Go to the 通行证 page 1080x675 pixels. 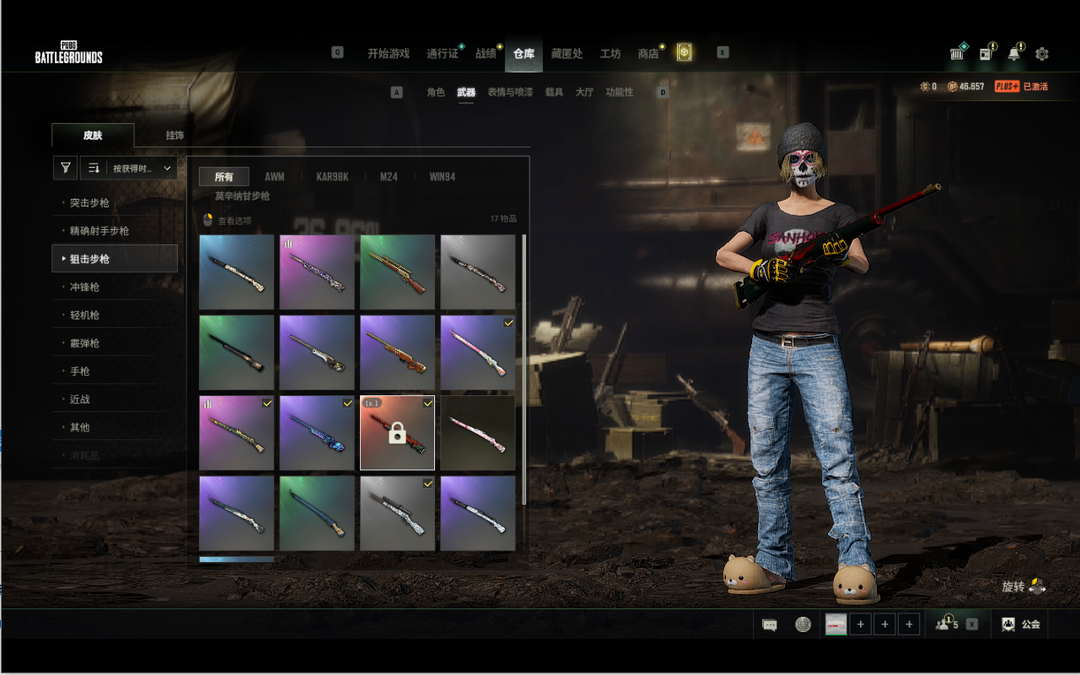442,54
